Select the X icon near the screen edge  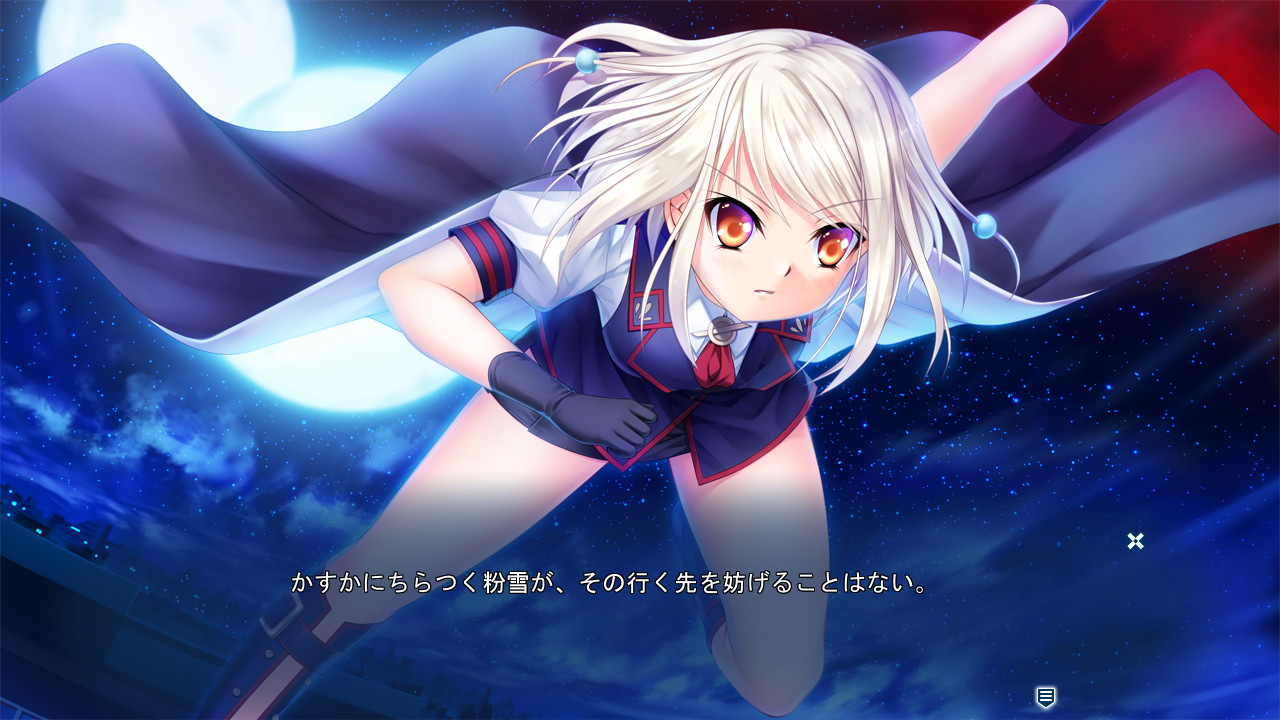point(1136,541)
